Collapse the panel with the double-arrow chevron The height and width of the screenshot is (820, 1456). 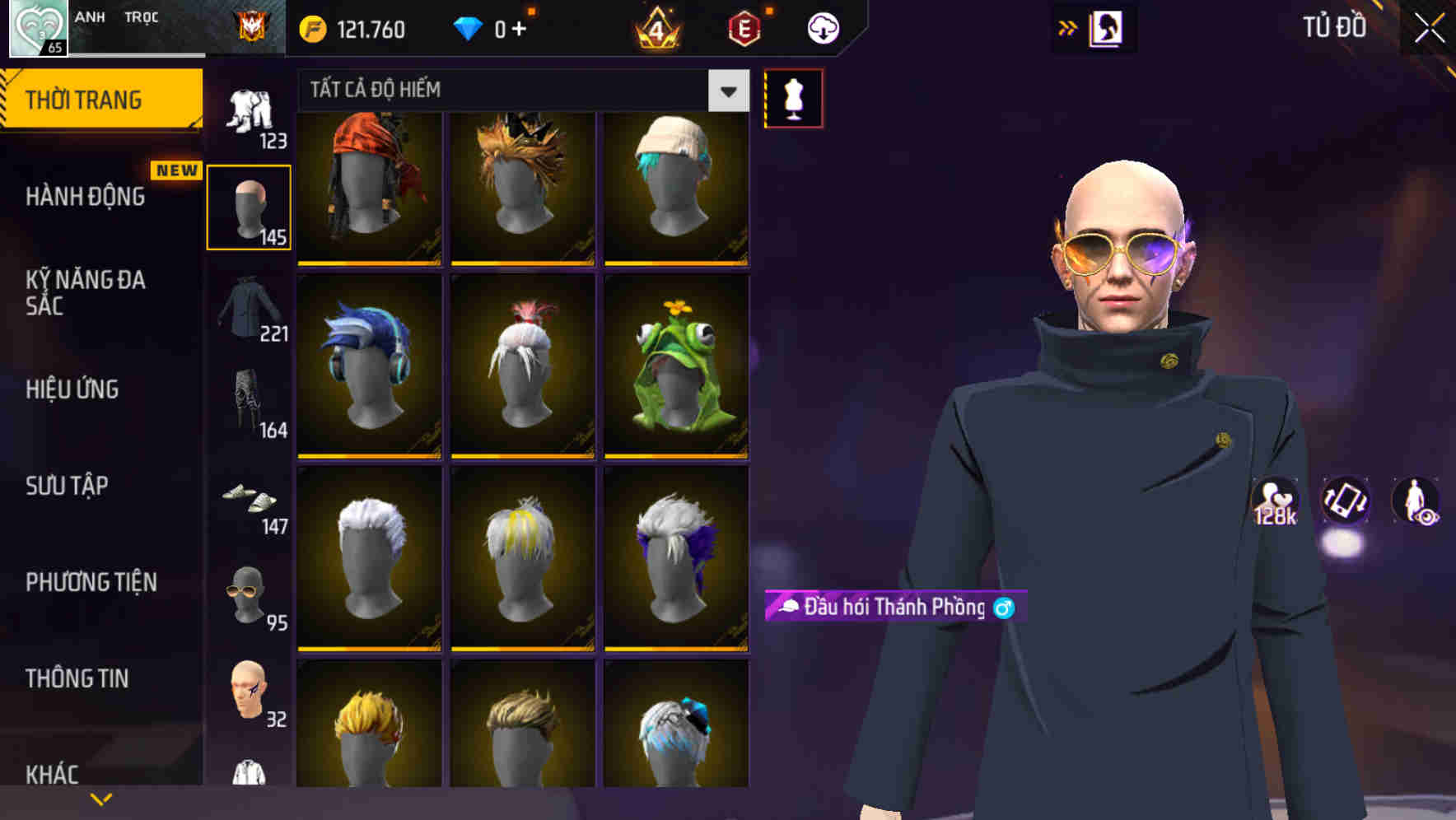click(1066, 27)
